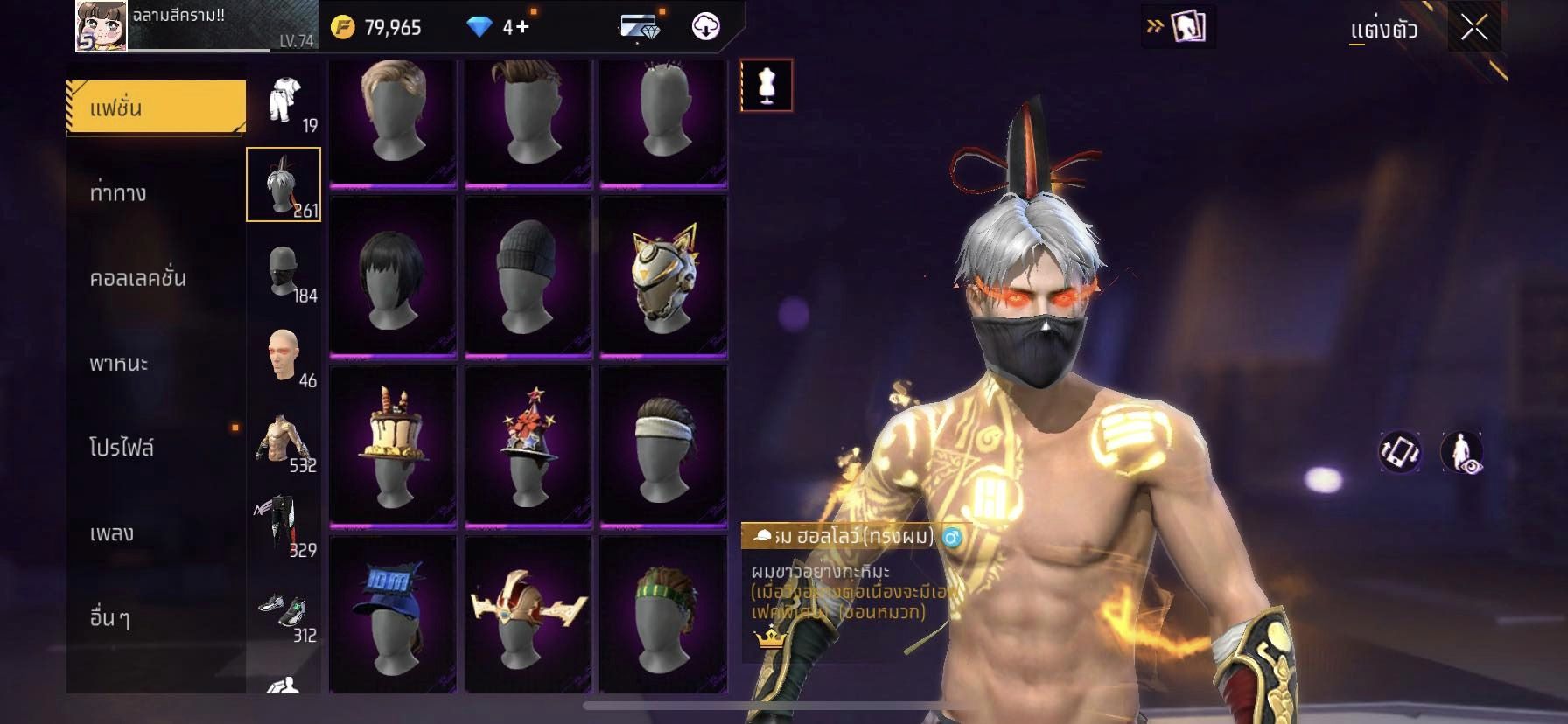Toggle the mannequin preview button

tap(766, 86)
